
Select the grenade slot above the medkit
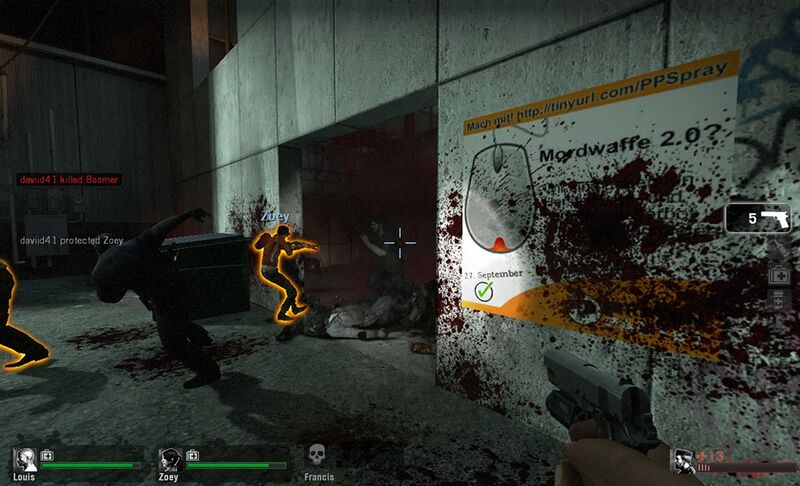click(x=779, y=249)
